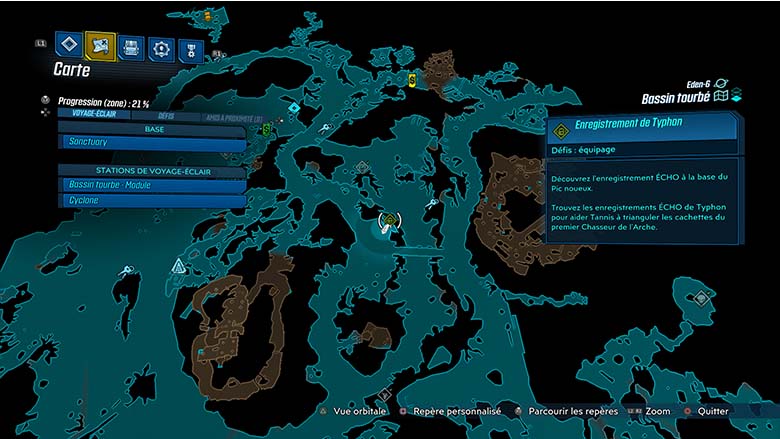
Task: Switch to the Défis sub-tab
Action: 167,116
